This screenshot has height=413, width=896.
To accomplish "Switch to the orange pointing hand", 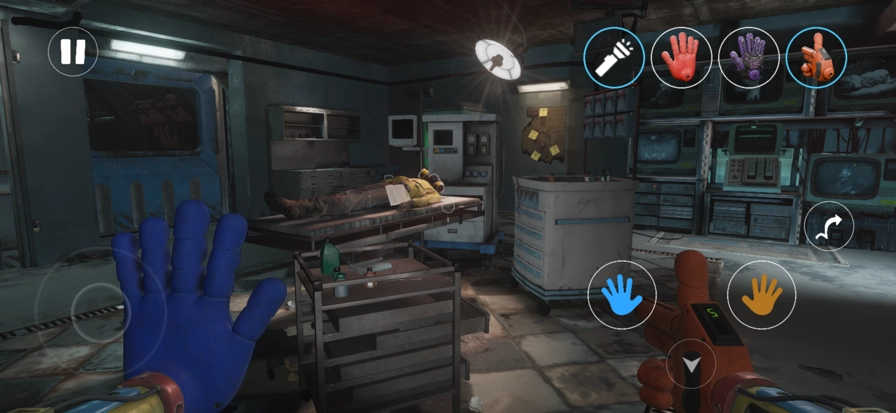I will 816,56.
